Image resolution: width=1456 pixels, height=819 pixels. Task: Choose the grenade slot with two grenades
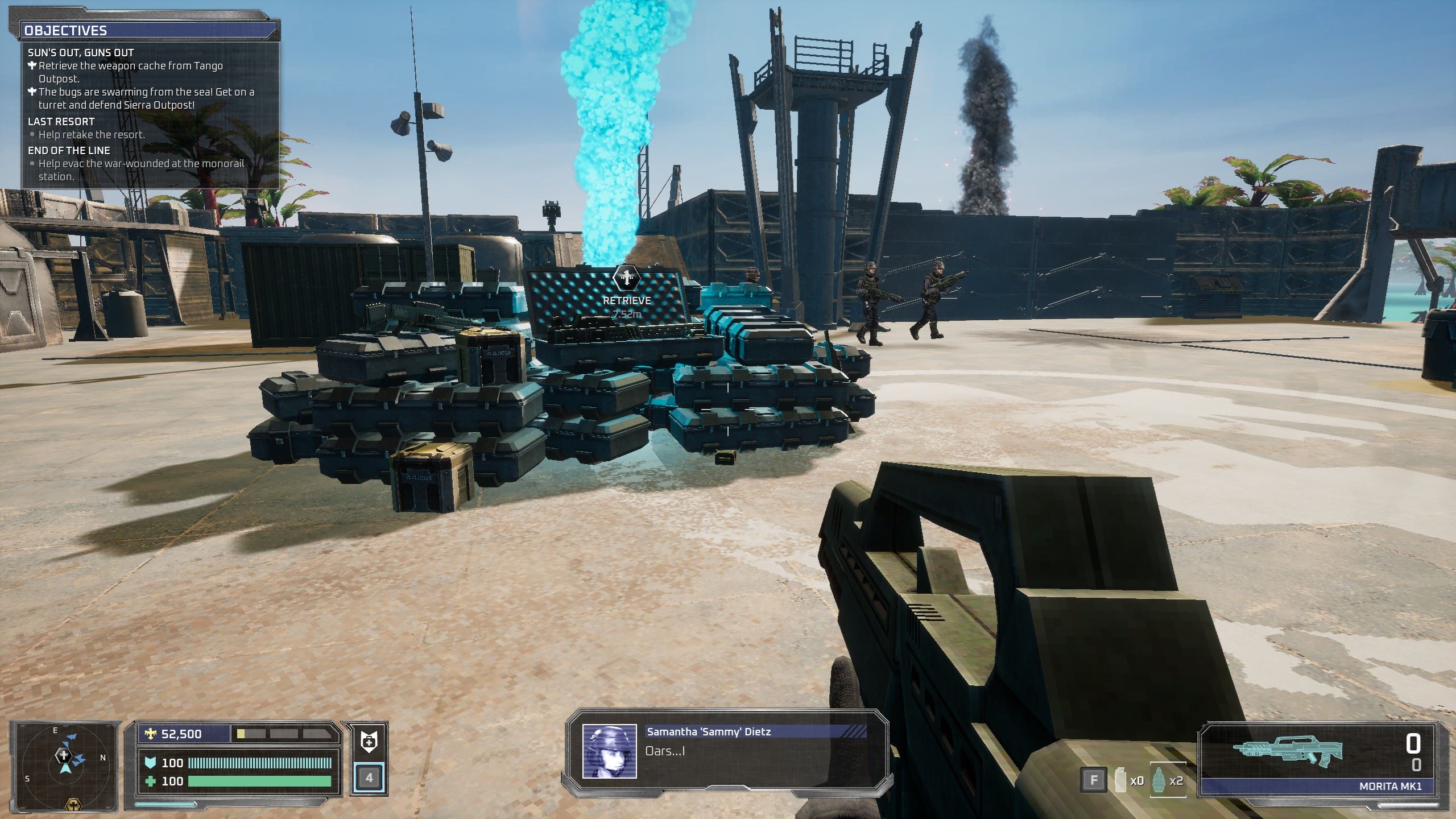pyautogui.click(x=1169, y=780)
